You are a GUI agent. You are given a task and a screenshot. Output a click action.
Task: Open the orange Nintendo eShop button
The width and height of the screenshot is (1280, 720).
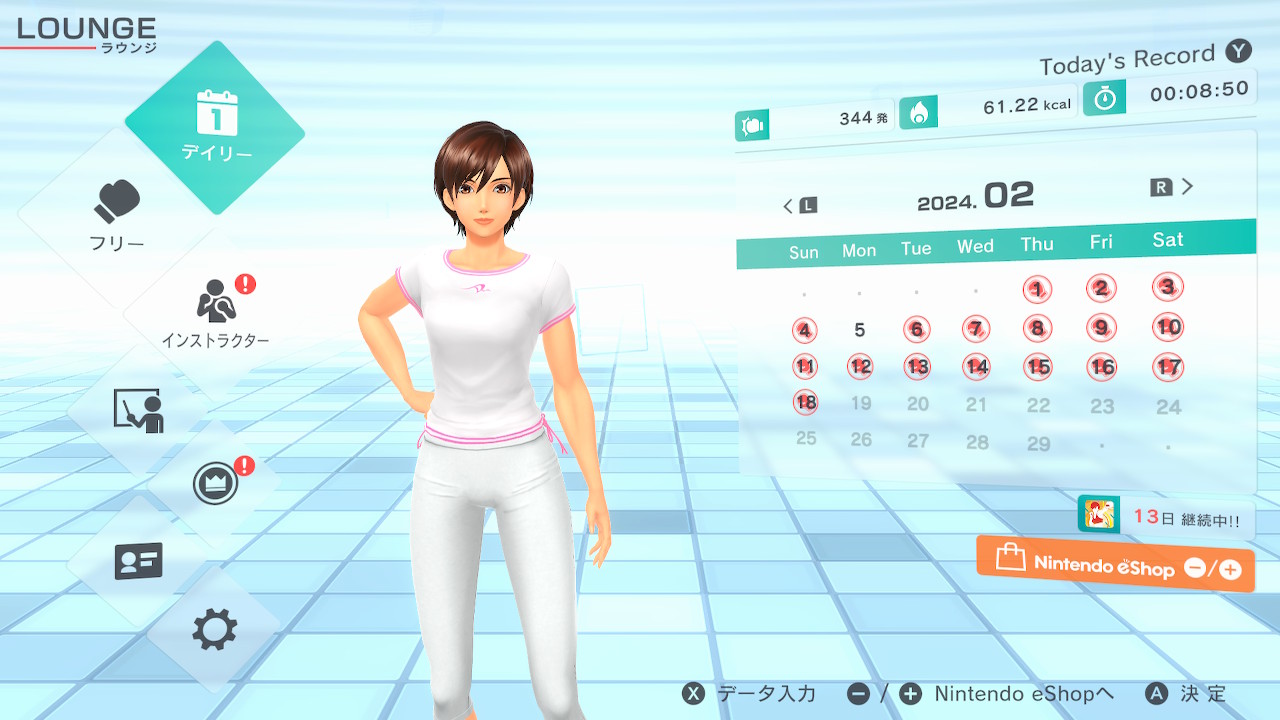coord(1115,565)
